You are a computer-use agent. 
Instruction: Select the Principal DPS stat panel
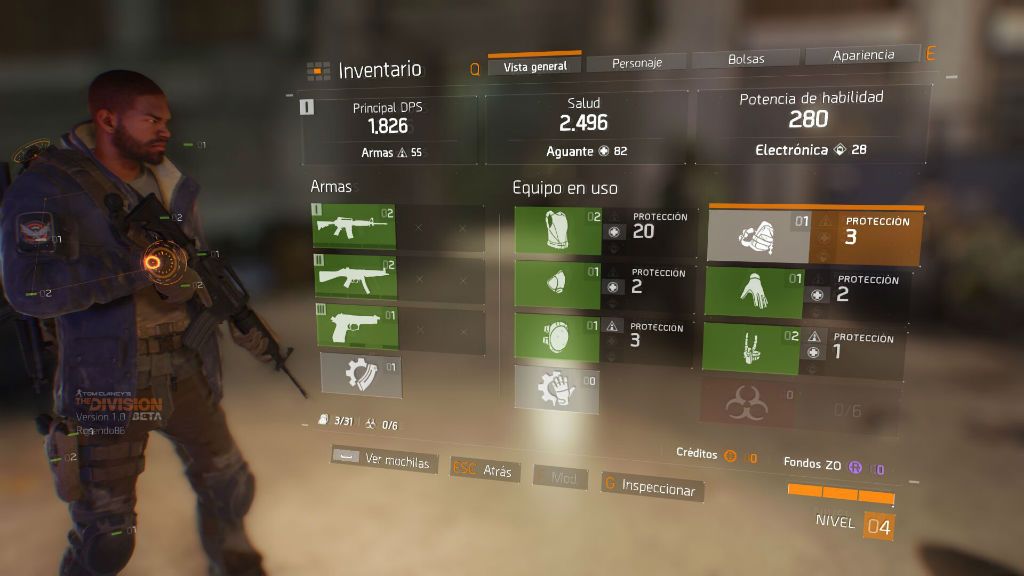(x=388, y=127)
